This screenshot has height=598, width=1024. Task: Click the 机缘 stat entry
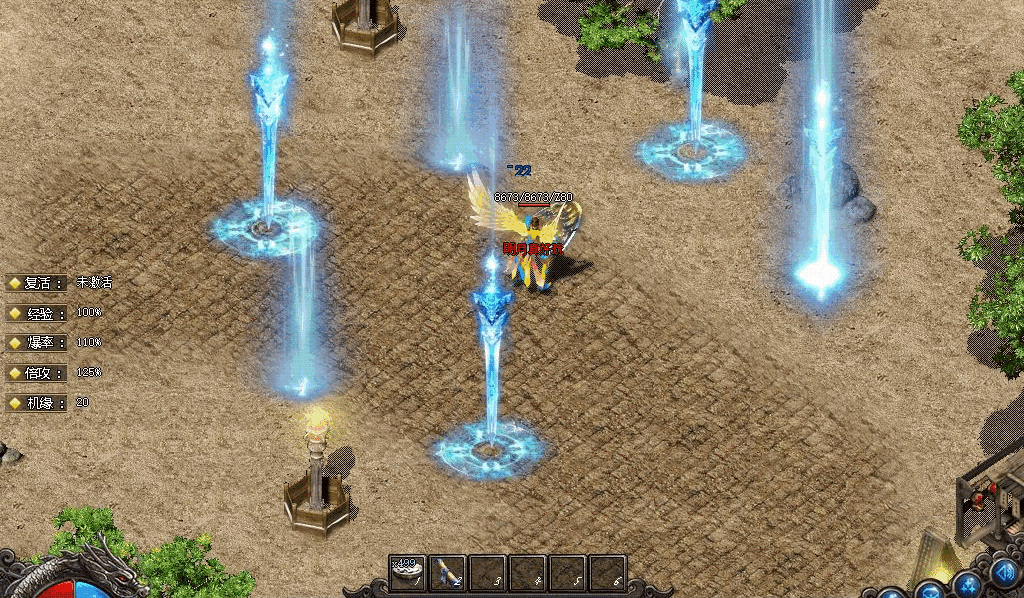tap(38, 403)
